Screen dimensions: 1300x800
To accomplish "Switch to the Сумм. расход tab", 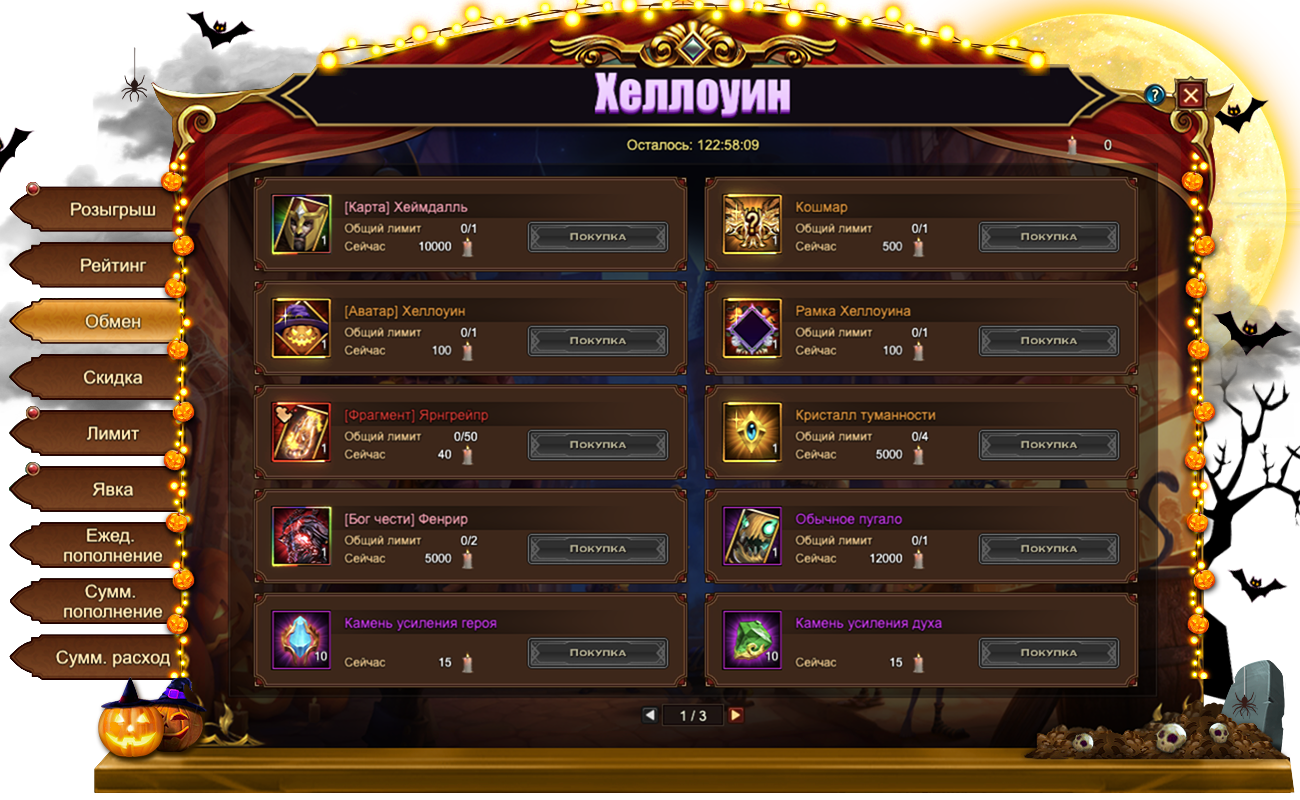I will click(112, 657).
